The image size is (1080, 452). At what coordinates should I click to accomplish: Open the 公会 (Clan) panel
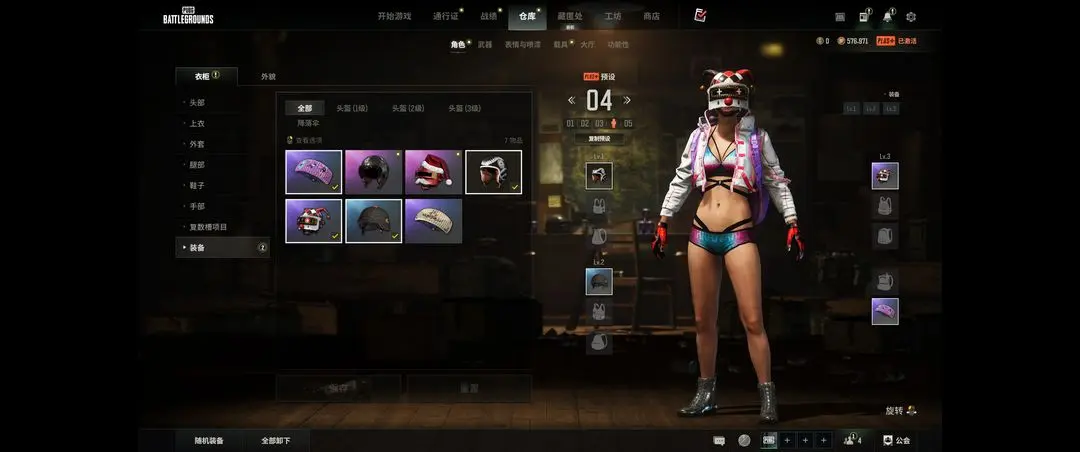pyautogui.click(x=896, y=440)
